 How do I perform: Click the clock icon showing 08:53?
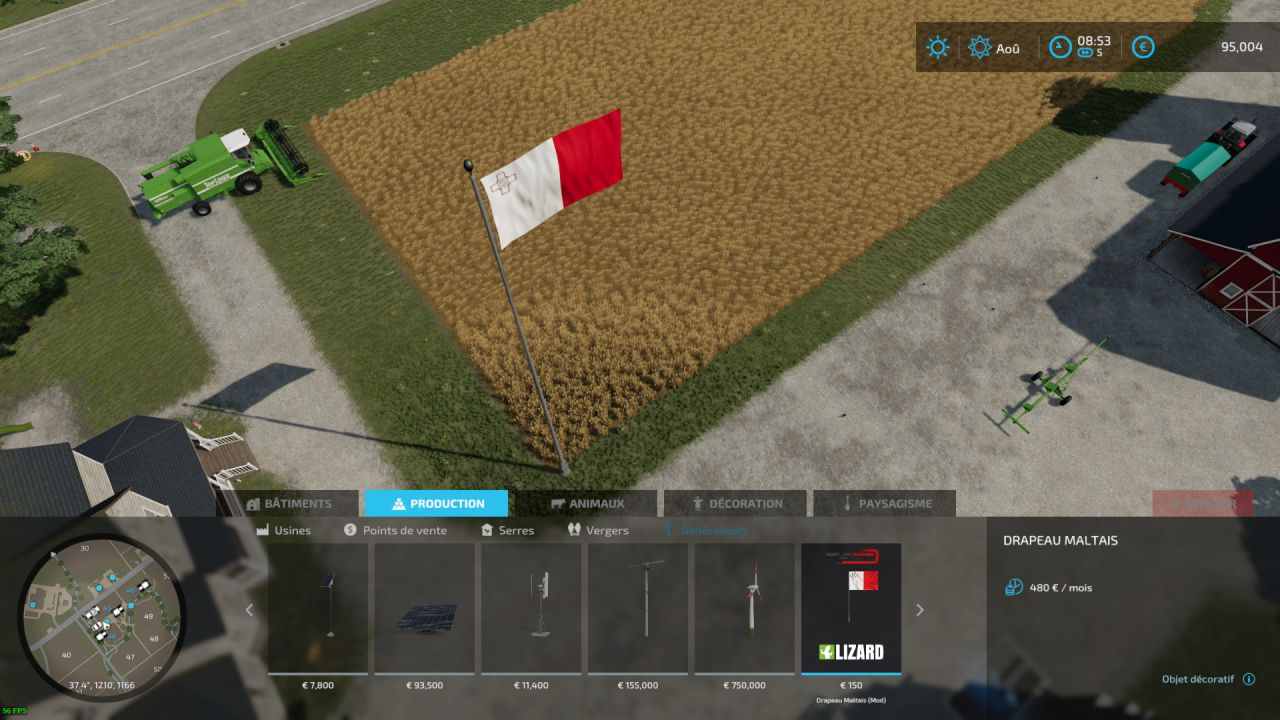(1060, 47)
